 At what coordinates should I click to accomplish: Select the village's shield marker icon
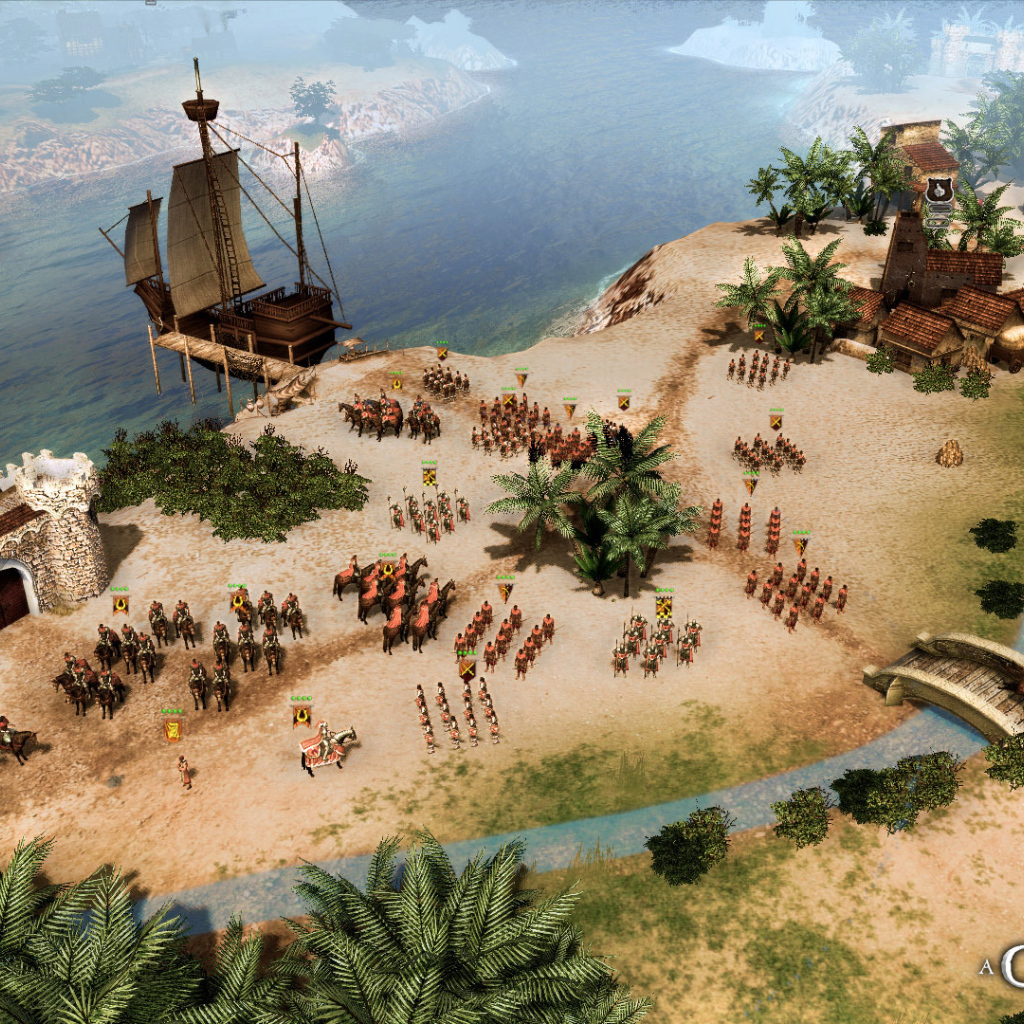[x=938, y=190]
